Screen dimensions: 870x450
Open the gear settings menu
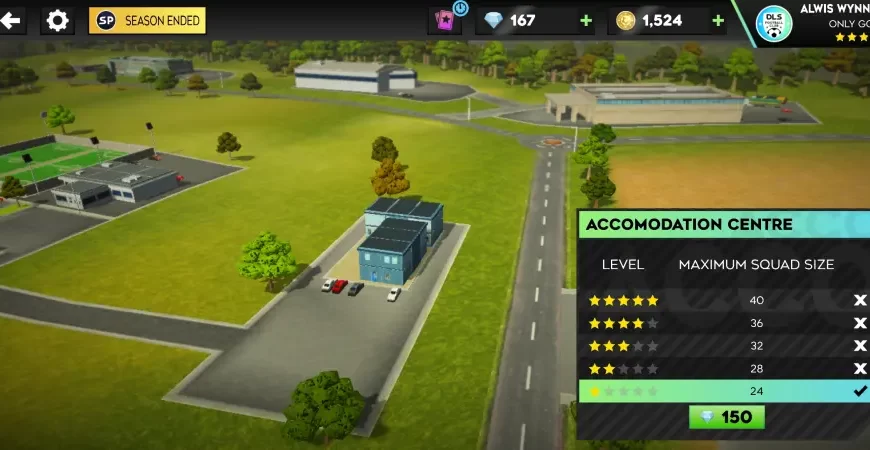57,20
